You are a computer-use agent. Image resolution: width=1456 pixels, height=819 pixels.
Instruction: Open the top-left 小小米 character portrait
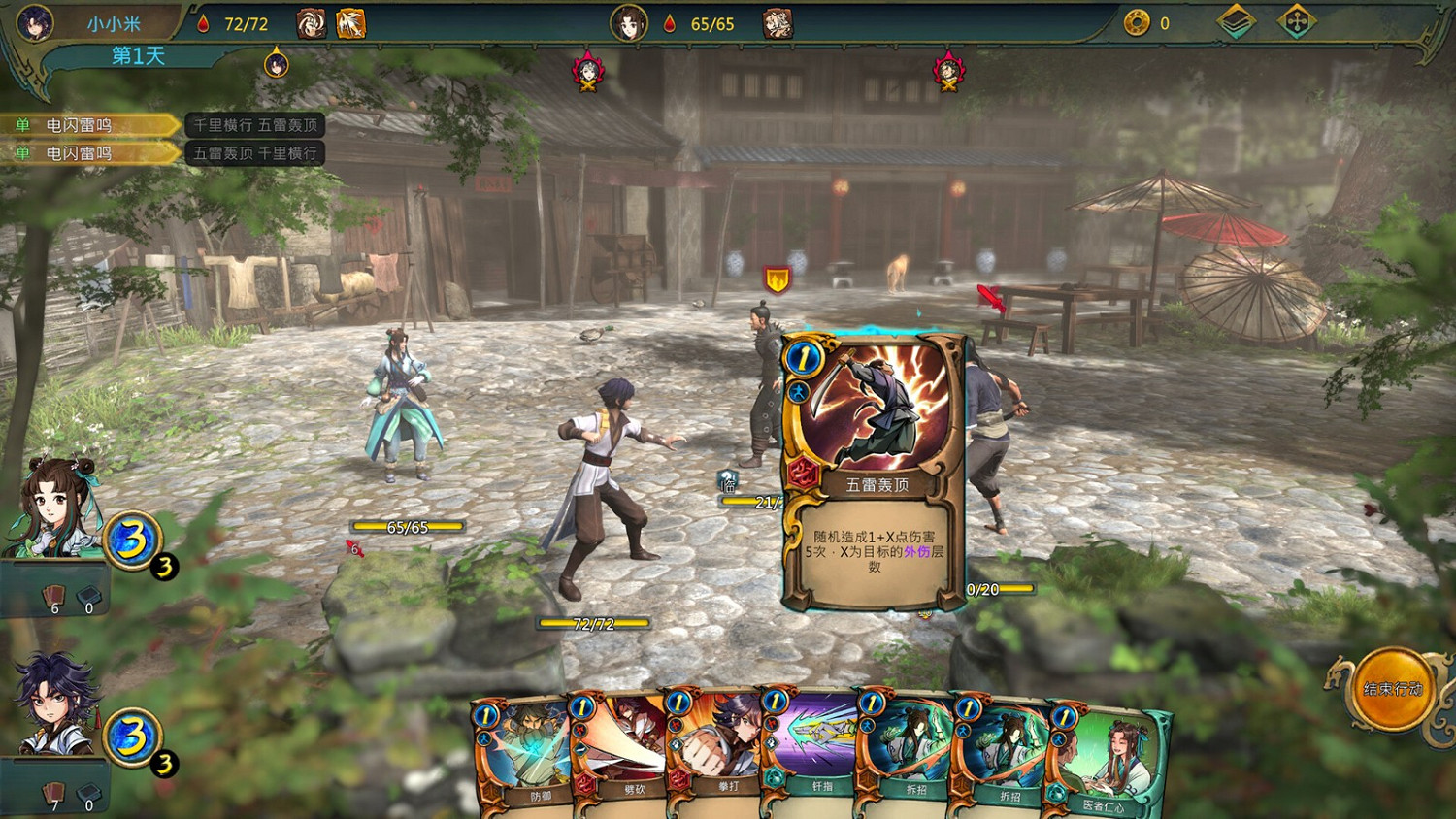pyautogui.click(x=35, y=21)
